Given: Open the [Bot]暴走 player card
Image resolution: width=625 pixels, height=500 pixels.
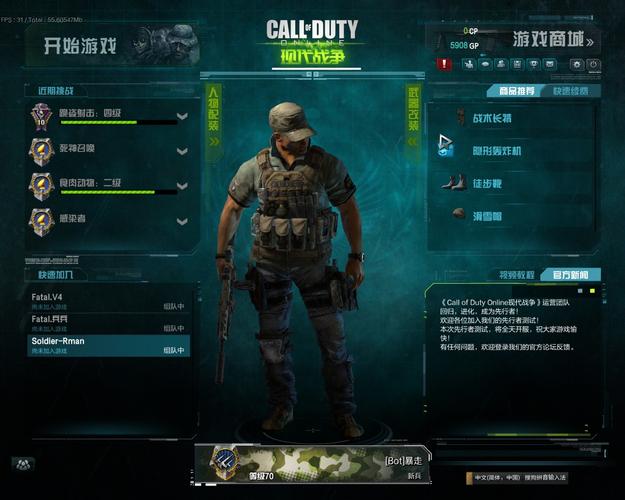Looking at the screenshot, I should click(315, 463).
